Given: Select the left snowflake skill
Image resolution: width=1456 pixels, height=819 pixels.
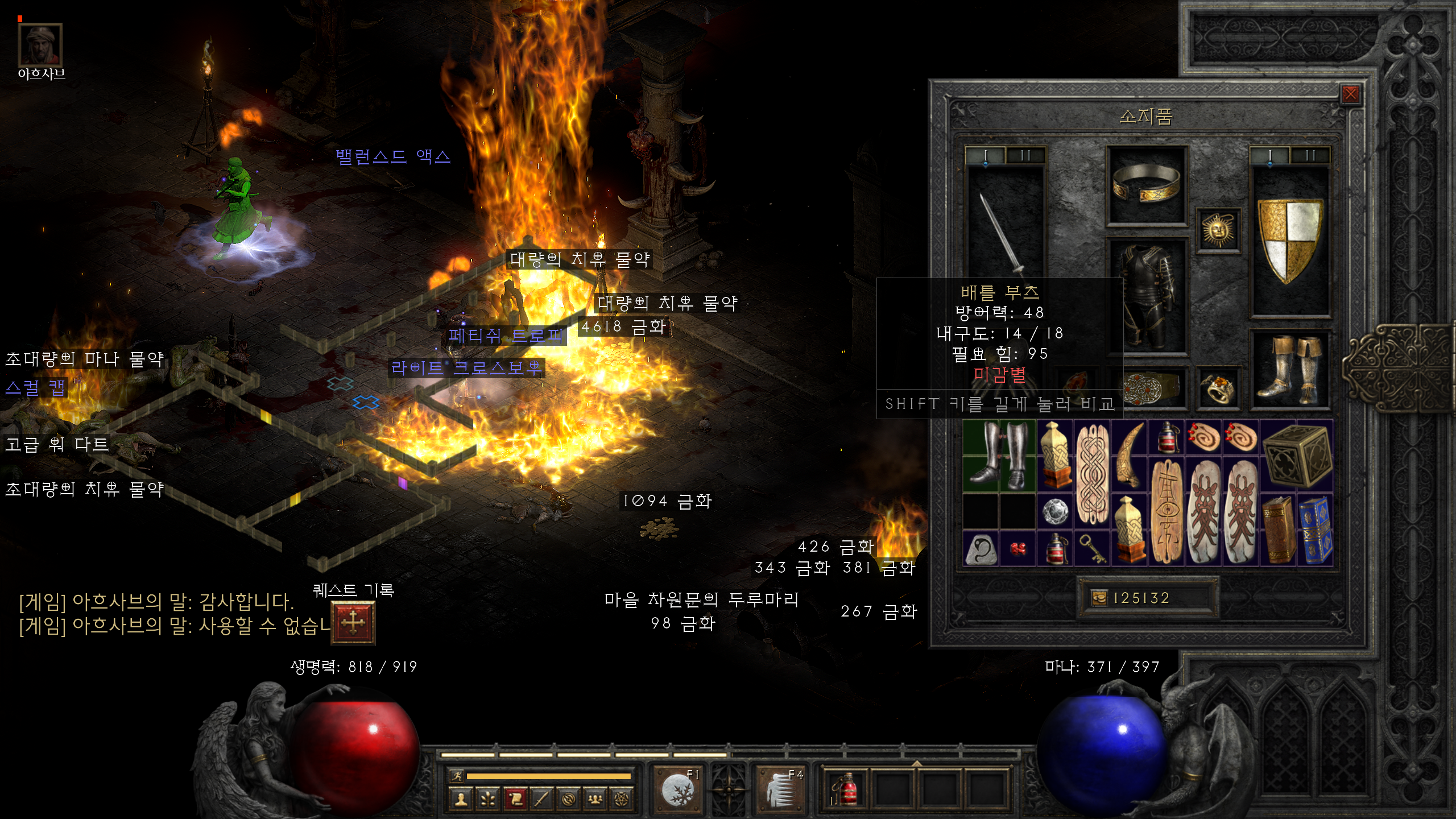Looking at the screenshot, I should tap(678, 789).
